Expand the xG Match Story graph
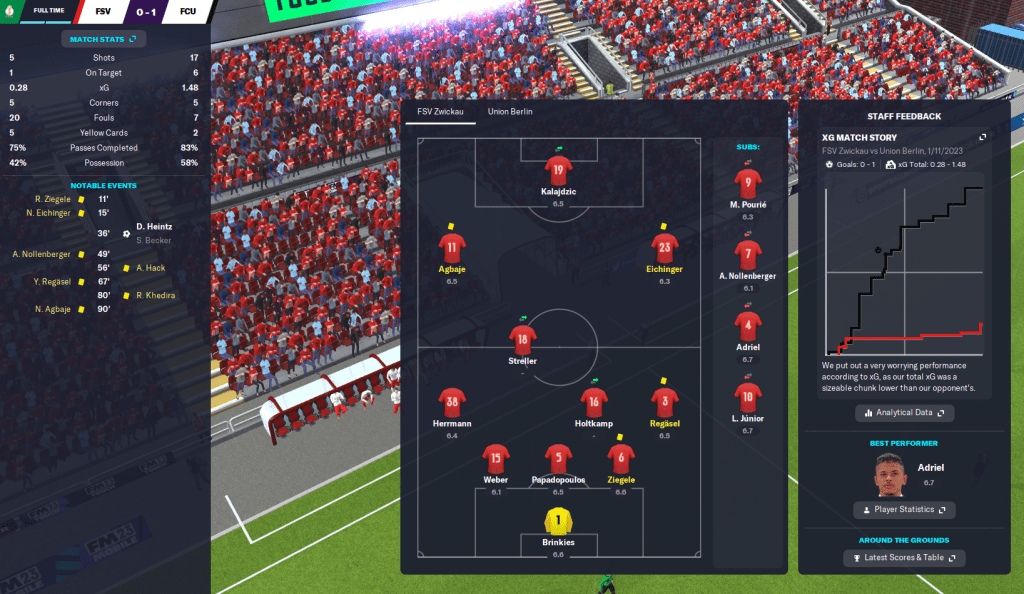The width and height of the screenshot is (1024, 594). coord(982,137)
